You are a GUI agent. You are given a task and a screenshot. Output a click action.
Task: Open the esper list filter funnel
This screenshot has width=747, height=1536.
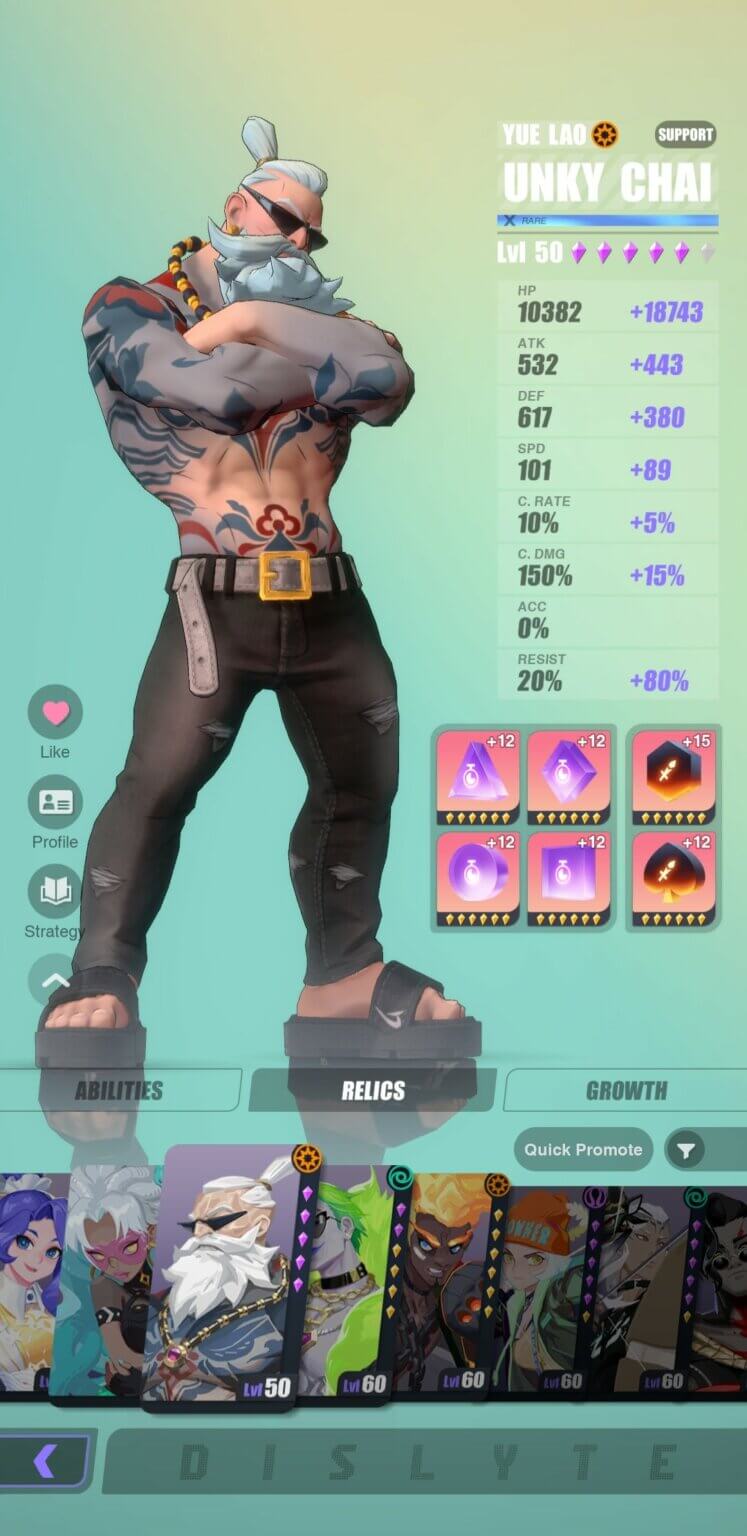686,1151
